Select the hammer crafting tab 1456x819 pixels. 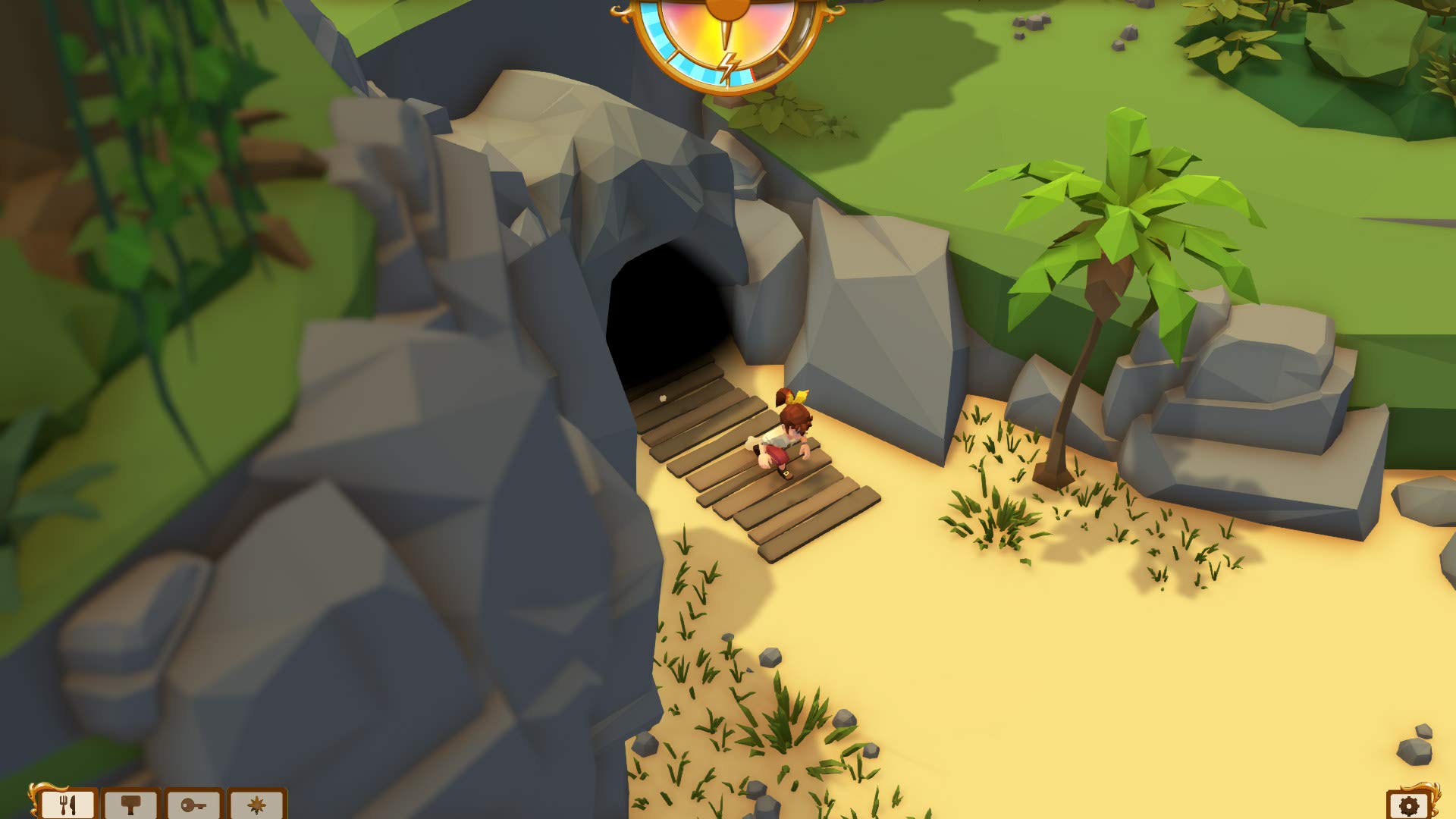click(x=131, y=804)
